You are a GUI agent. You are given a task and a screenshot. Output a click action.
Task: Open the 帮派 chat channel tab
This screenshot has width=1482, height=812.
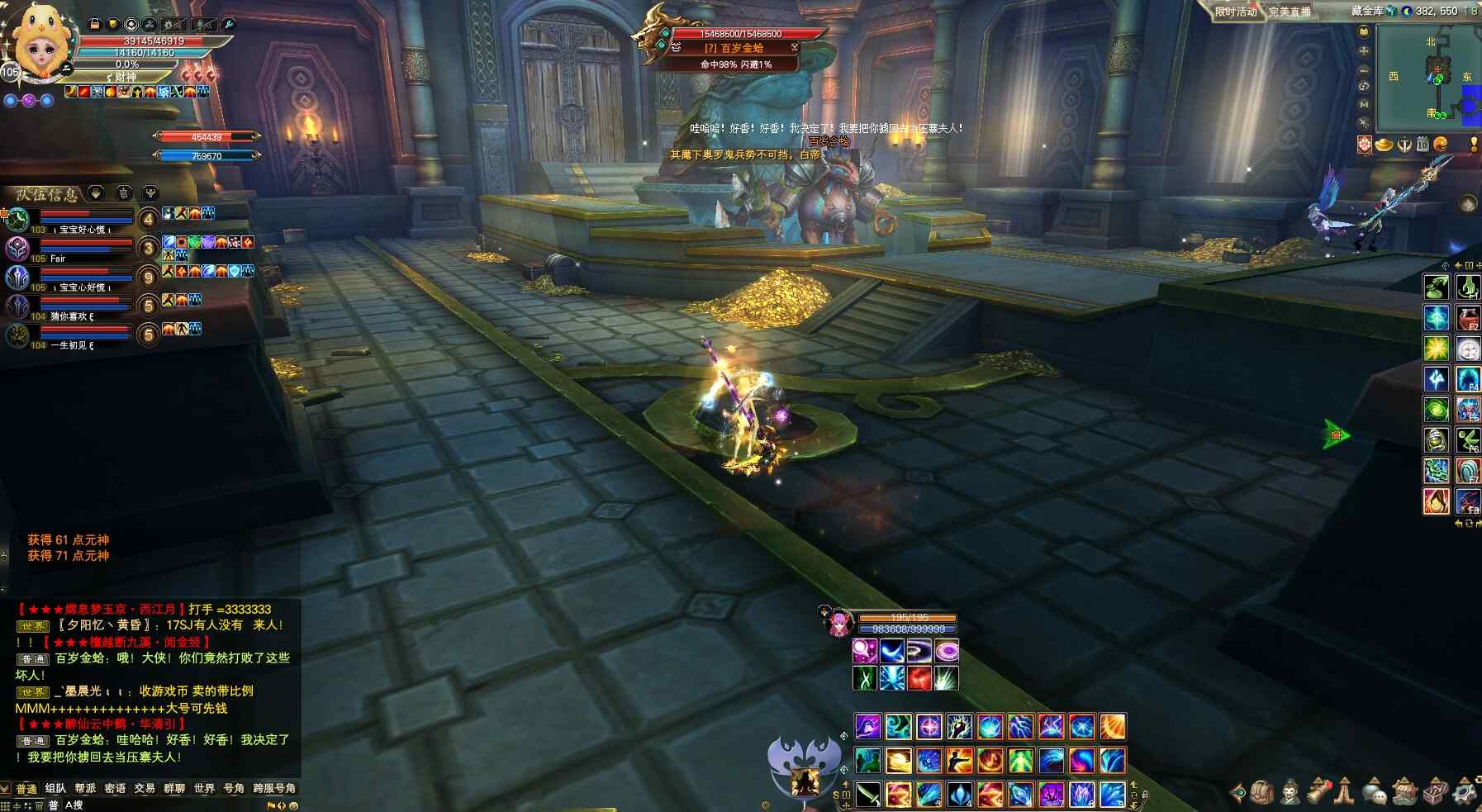(85, 789)
